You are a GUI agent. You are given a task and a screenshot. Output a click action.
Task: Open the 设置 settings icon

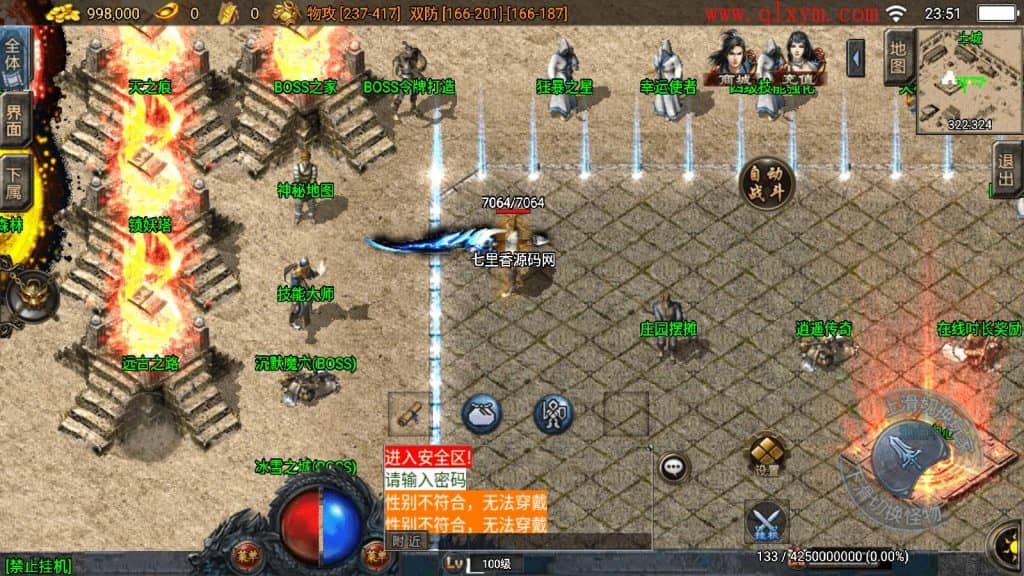pos(766,454)
